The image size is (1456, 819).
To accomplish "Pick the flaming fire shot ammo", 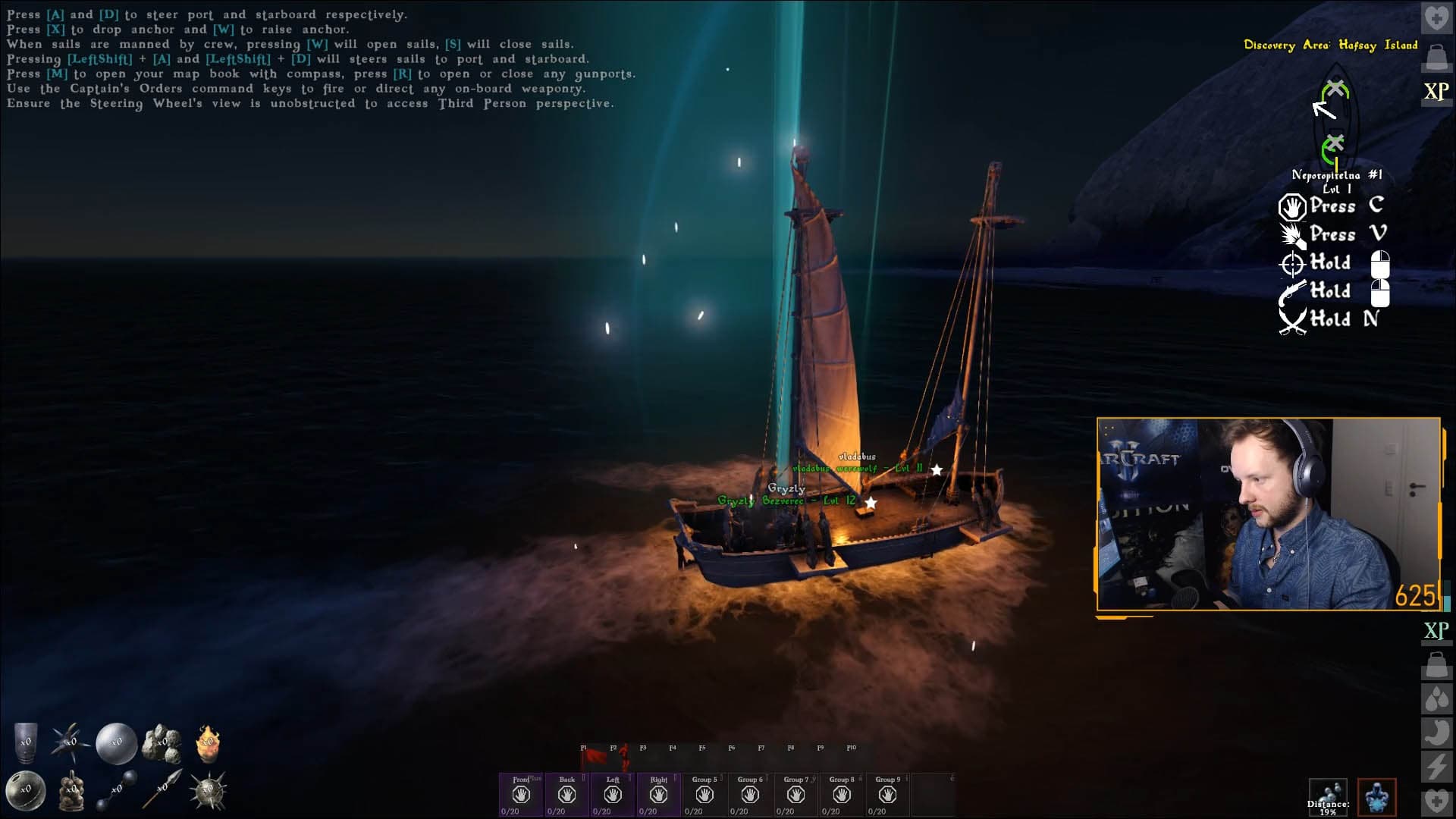I will point(208,743).
